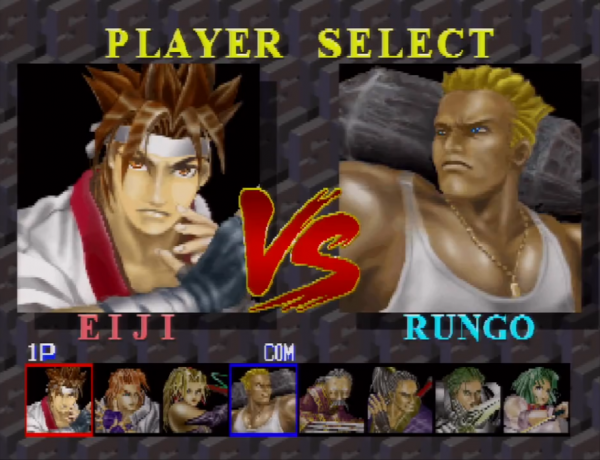Pick the green-haired fighter holding a sword
The image size is (600, 460).
coord(467,399)
